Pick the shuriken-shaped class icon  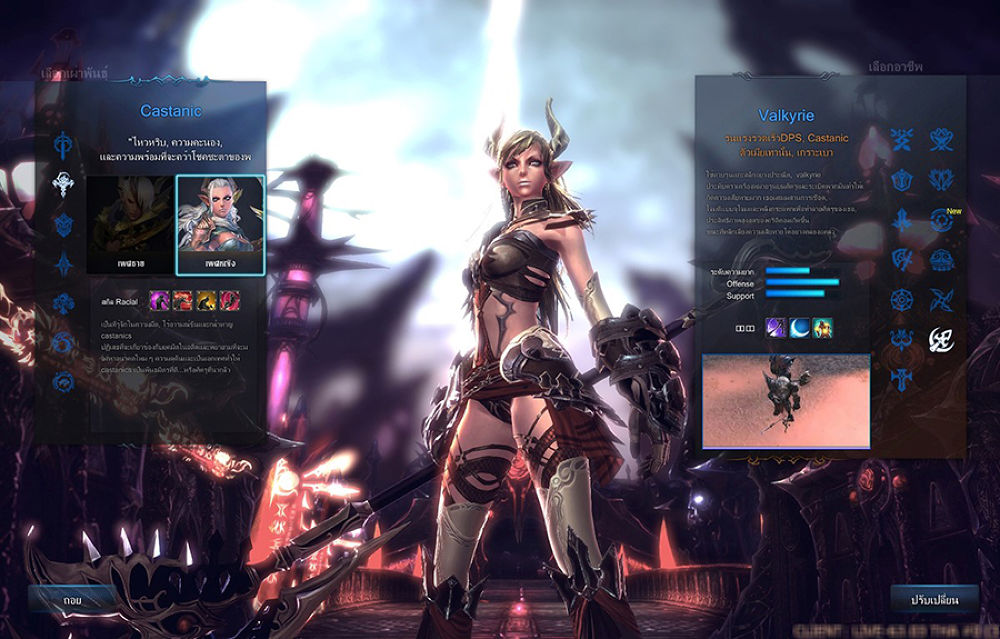941,300
